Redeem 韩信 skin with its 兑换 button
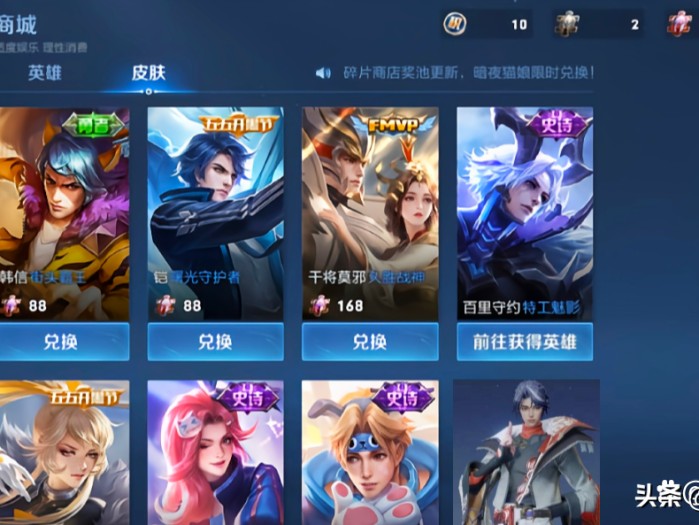This screenshot has height=525, width=699. pos(64,342)
